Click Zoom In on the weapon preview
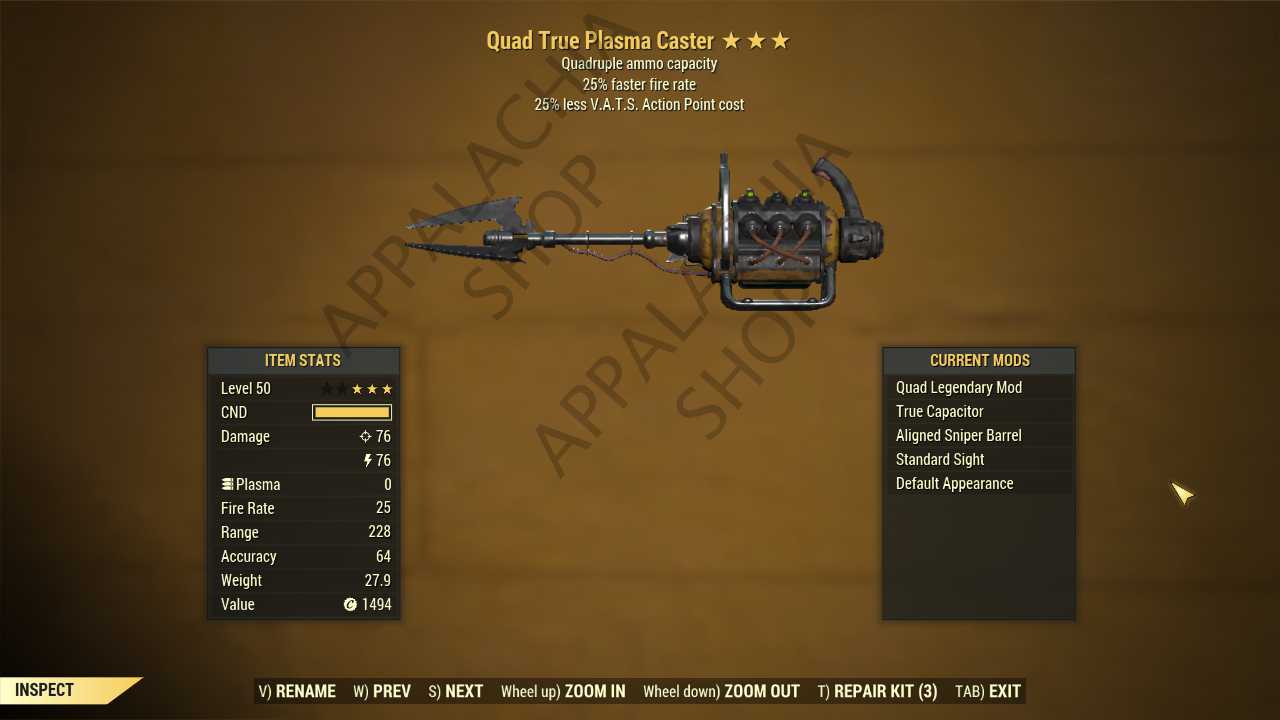 [x=563, y=691]
